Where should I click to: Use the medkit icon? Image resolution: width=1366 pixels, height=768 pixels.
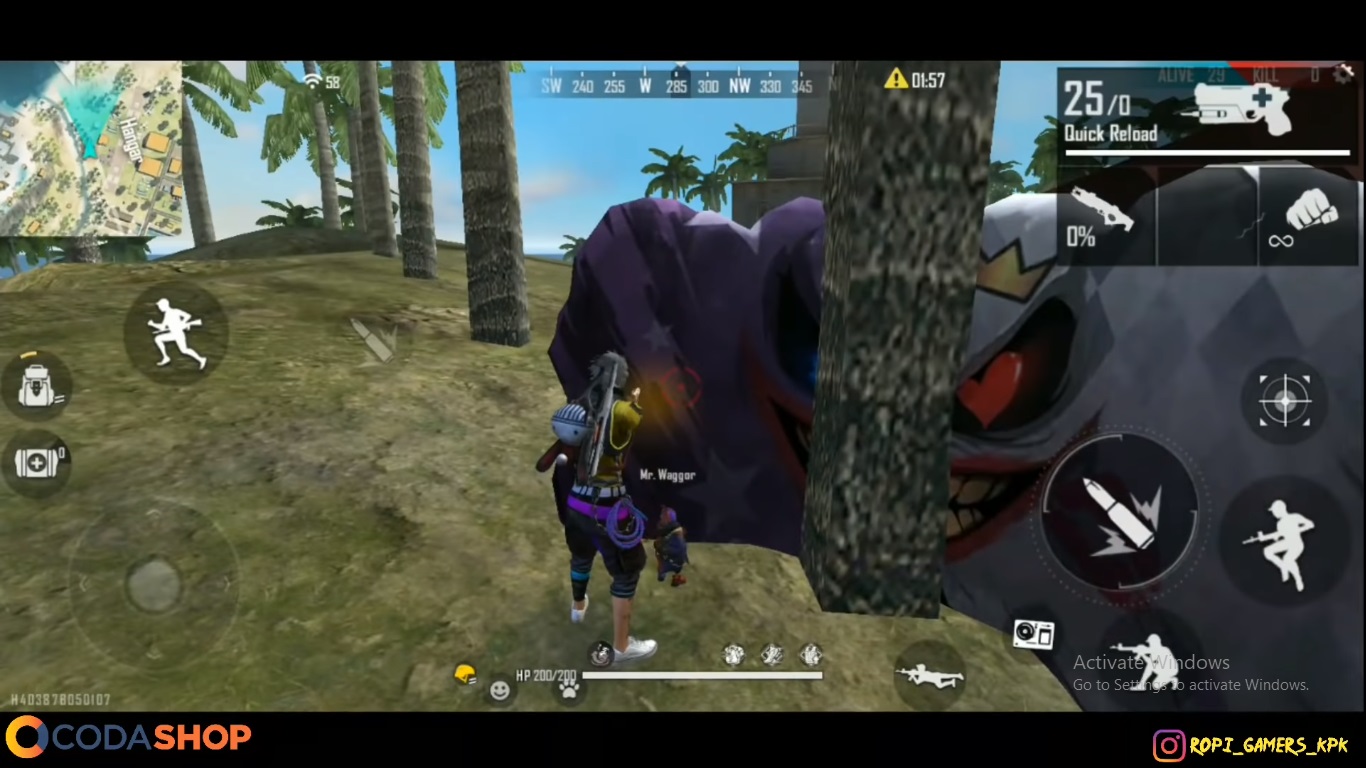[x=37, y=462]
